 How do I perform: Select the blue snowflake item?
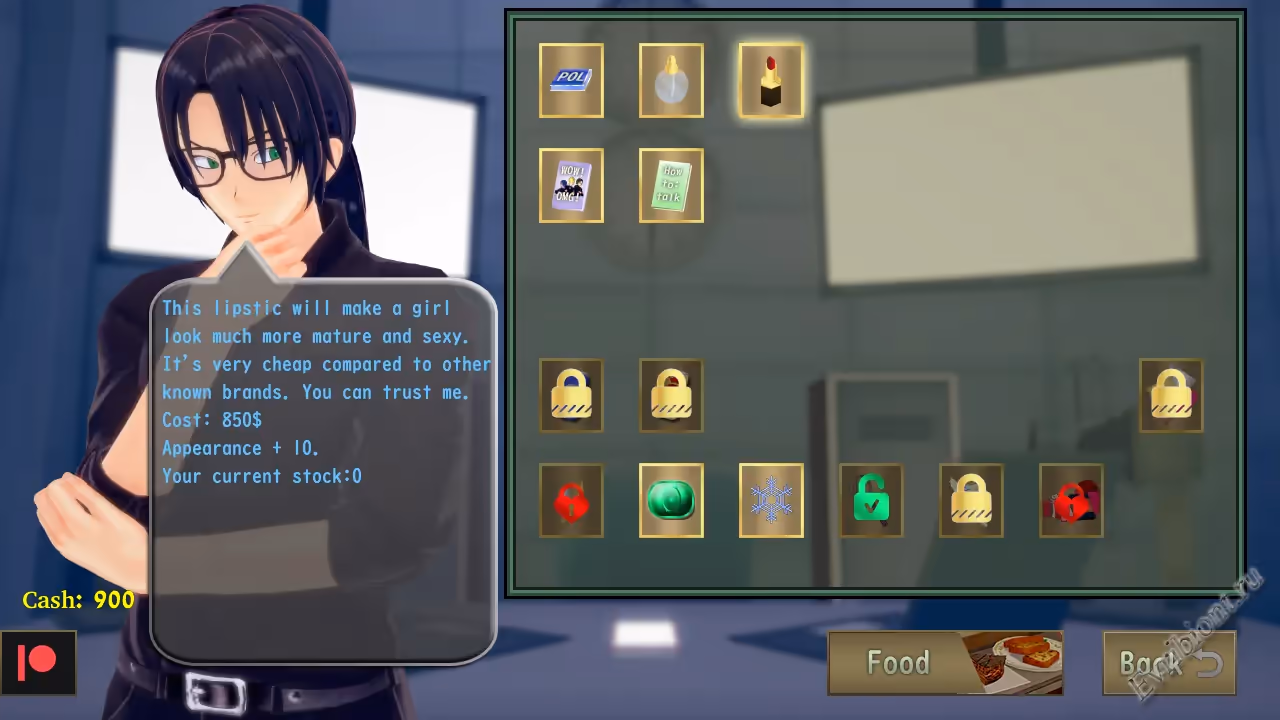tap(771, 500)
